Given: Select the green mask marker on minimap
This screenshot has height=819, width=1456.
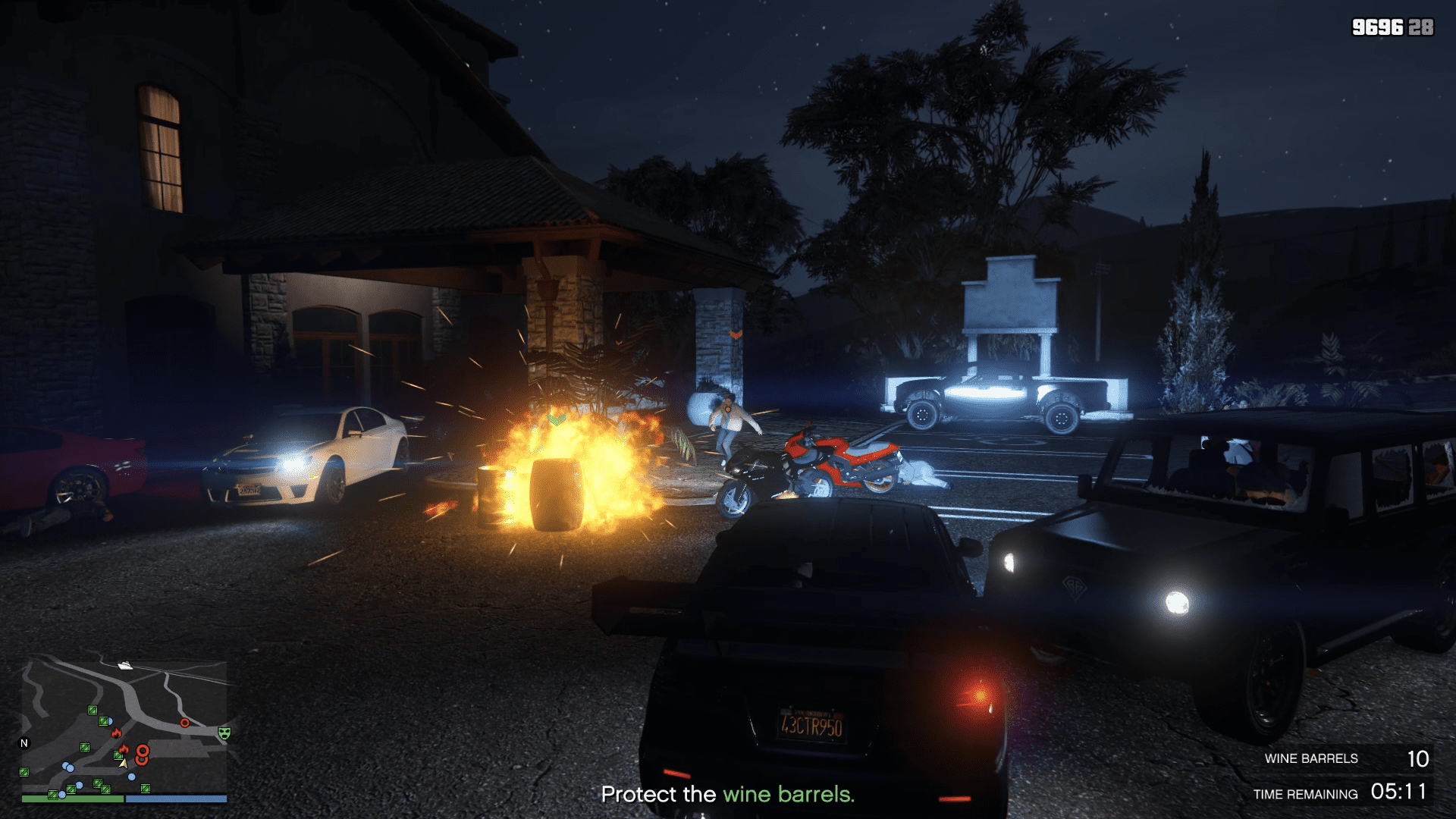Looking at the screenshot, I should pos(224,733).
